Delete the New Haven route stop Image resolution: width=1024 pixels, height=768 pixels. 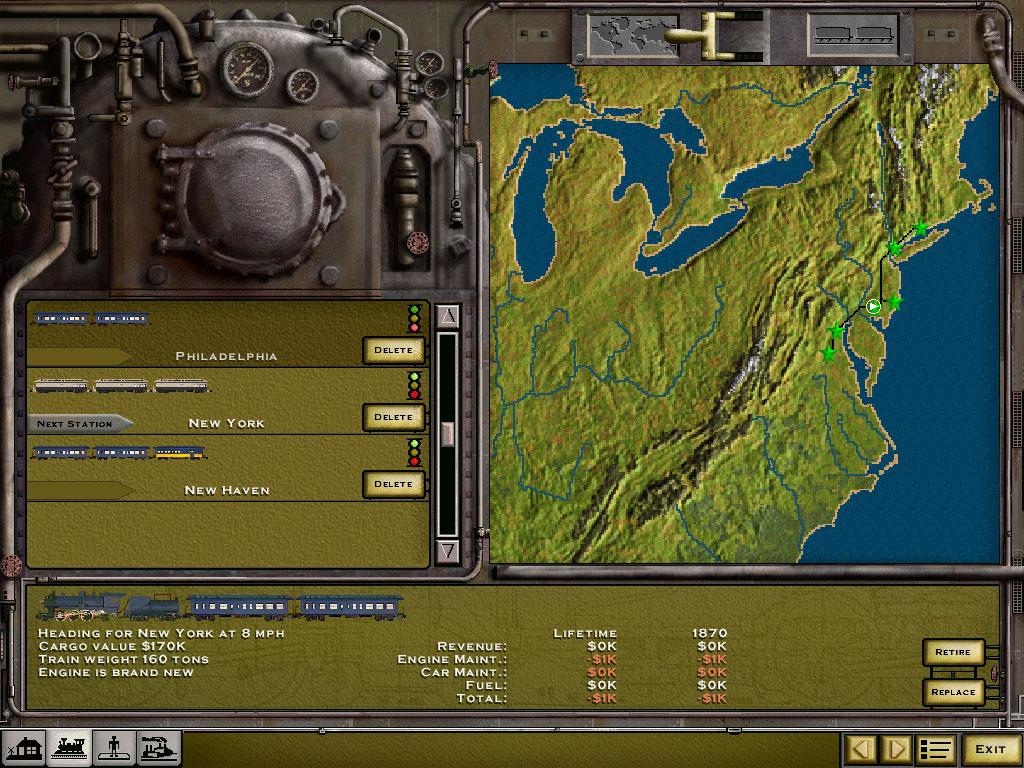393,484
